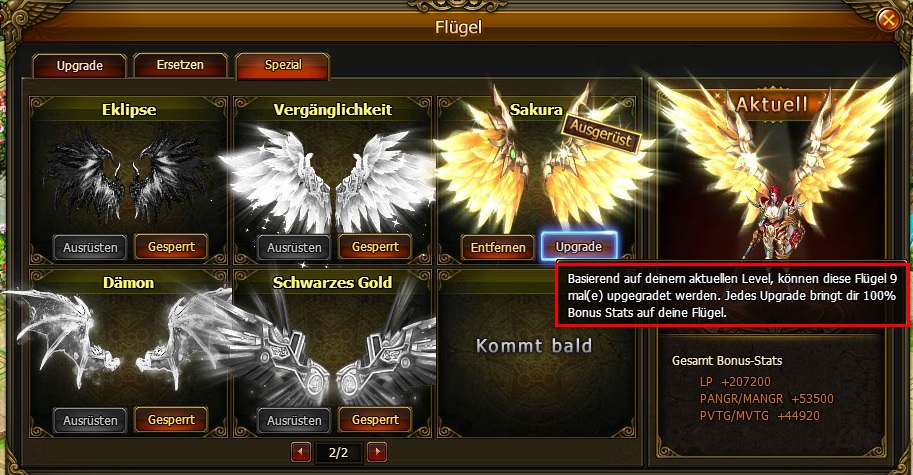Select the Spezial tab
The image size is (913, 475).
click(283, 66)
